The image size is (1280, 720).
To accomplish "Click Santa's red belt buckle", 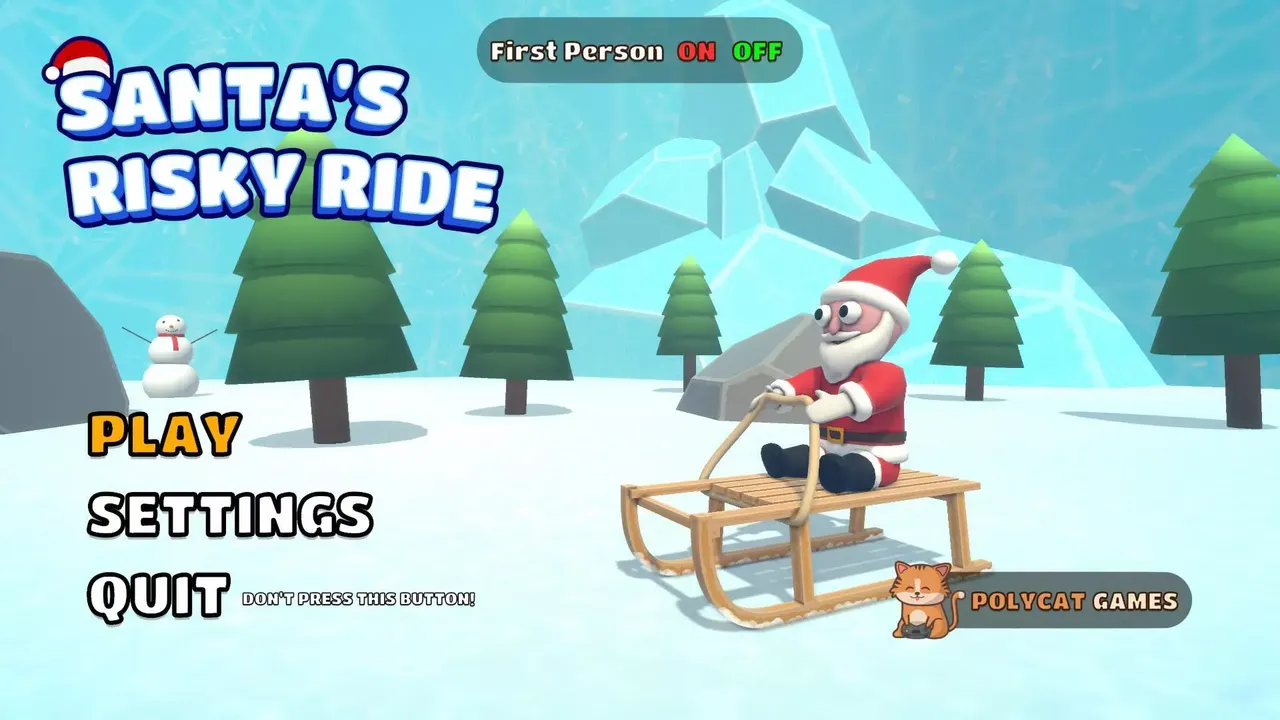I will click(x=838, y=435).
